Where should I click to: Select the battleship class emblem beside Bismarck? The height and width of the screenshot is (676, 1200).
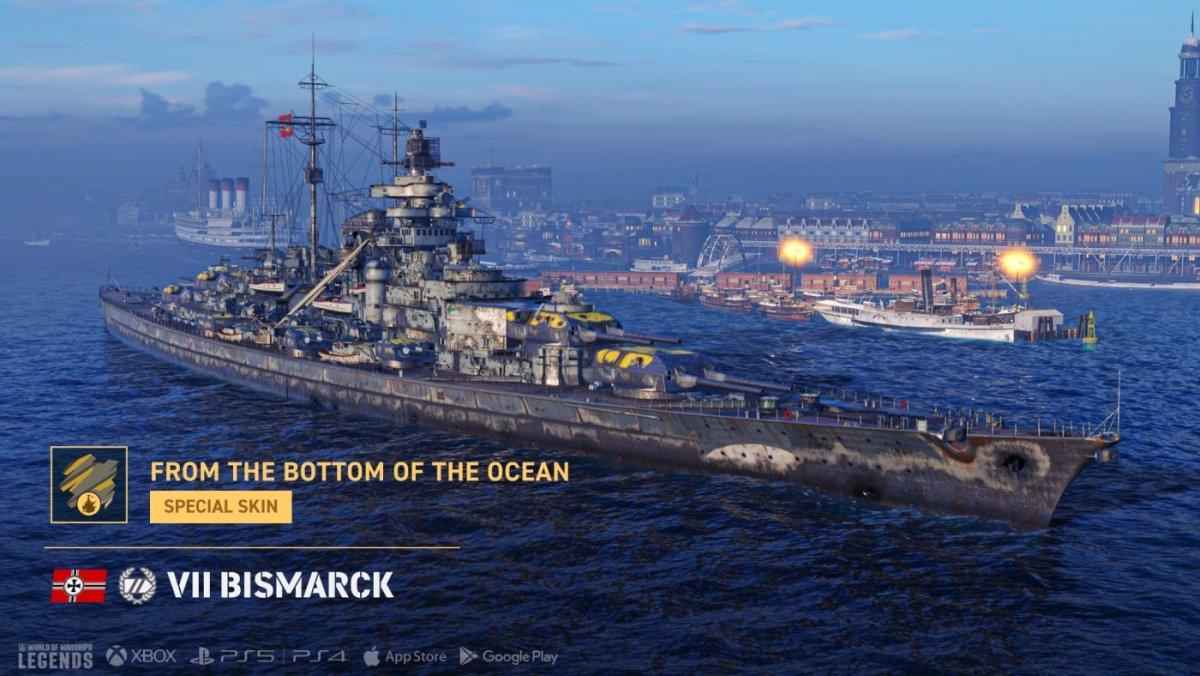coord(137,585)
